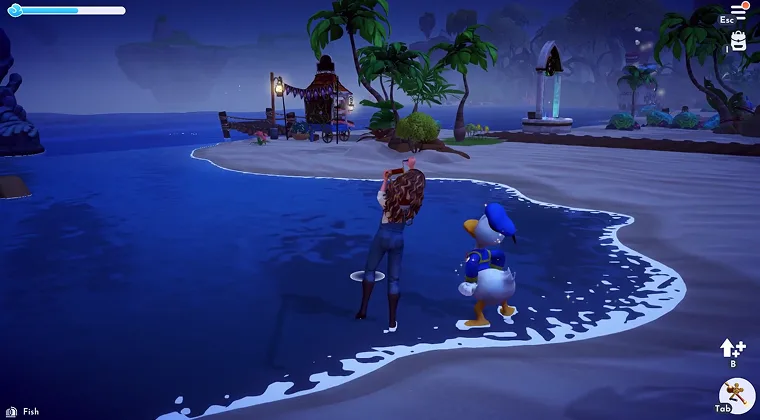Image resolution: width=760 pixels, height=420 pixels.
Task: Click the arrow-with-plus-signs boost icon
Action: (732, 348)
